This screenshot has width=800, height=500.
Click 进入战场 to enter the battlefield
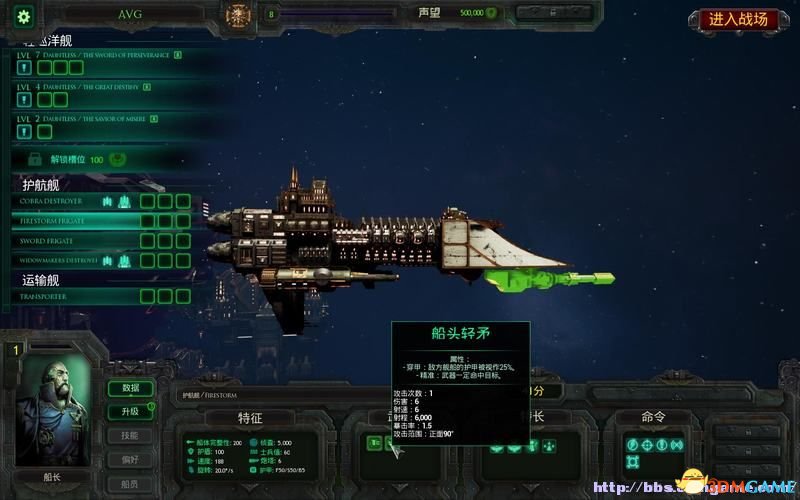(739, 19)
